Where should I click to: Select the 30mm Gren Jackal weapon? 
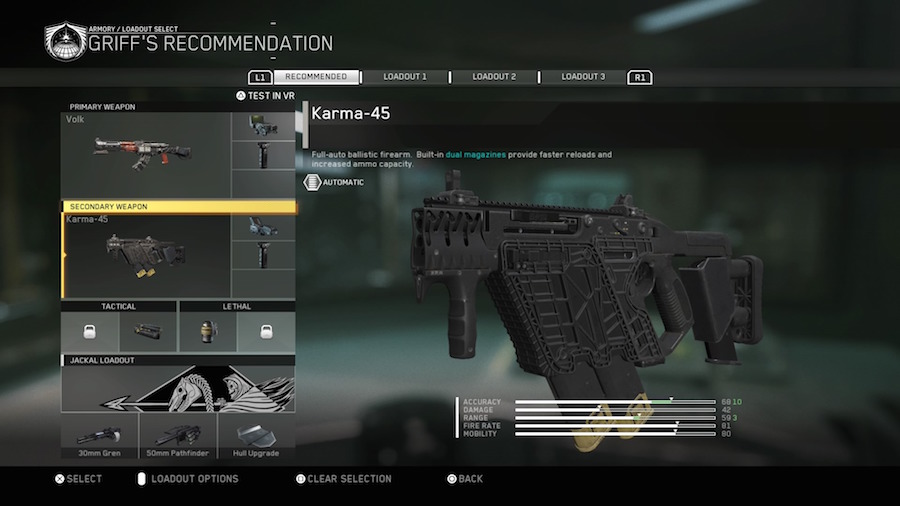coord(99,438)
